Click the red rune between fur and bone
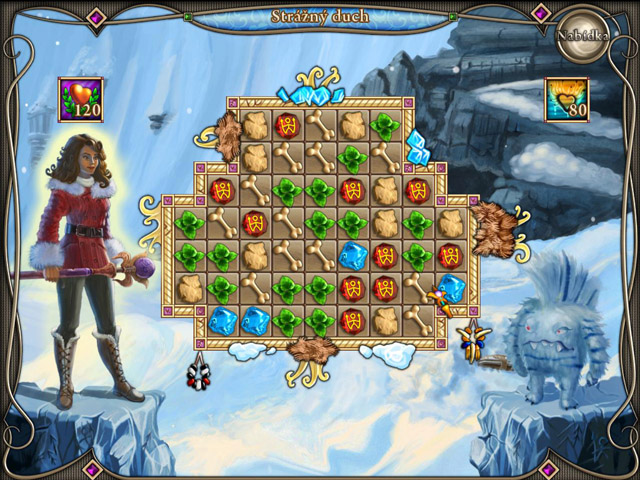 click(288, 126)
